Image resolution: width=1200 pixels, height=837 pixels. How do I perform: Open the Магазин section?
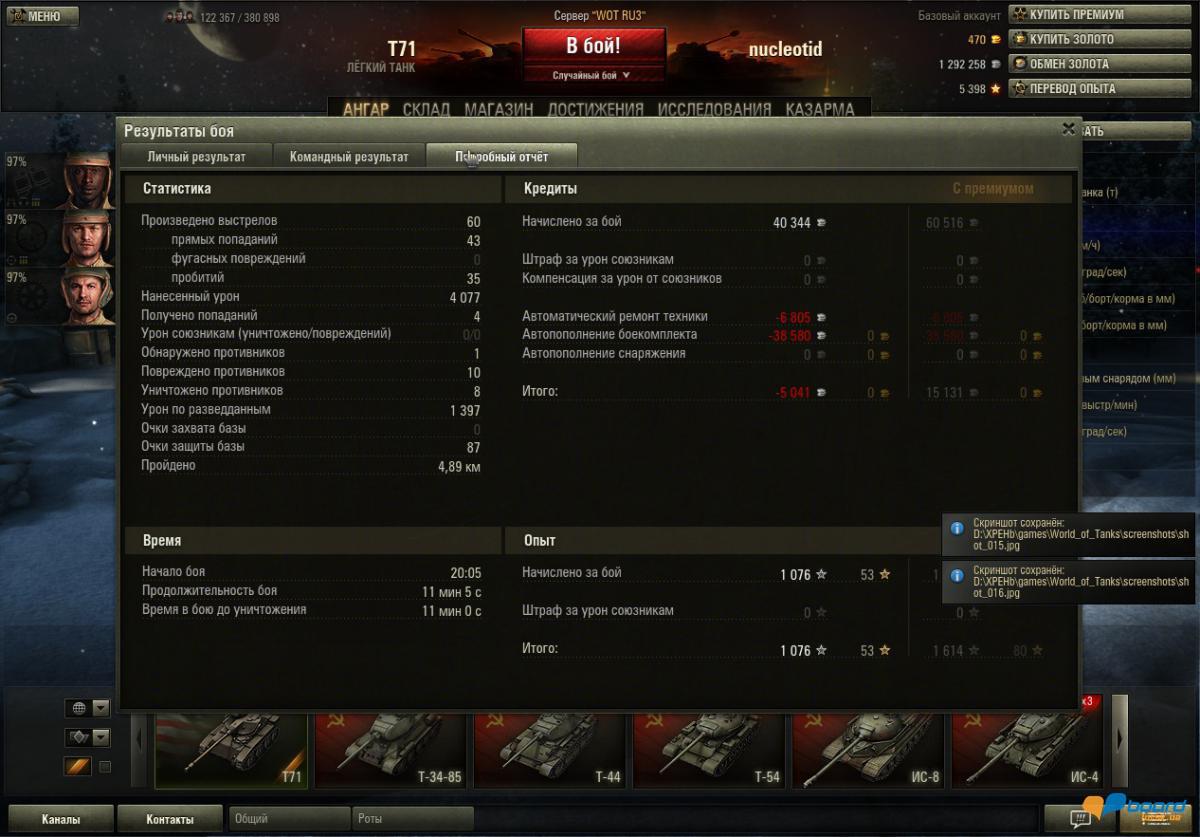(498, 109)
